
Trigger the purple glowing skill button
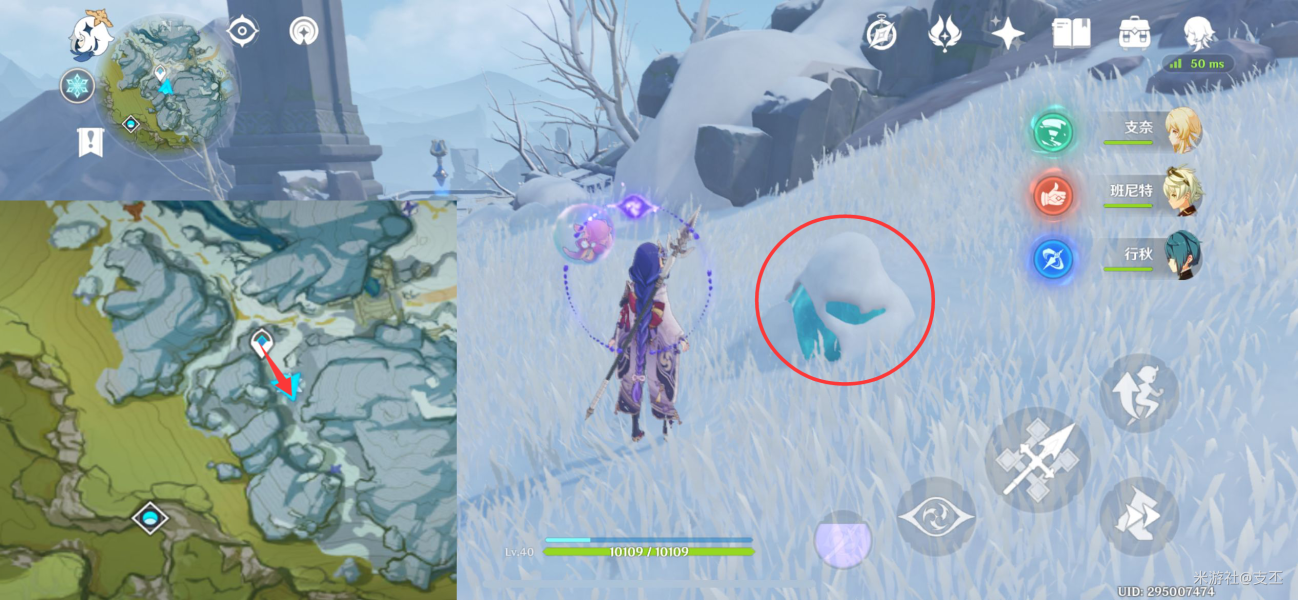[x=843, y=540]
